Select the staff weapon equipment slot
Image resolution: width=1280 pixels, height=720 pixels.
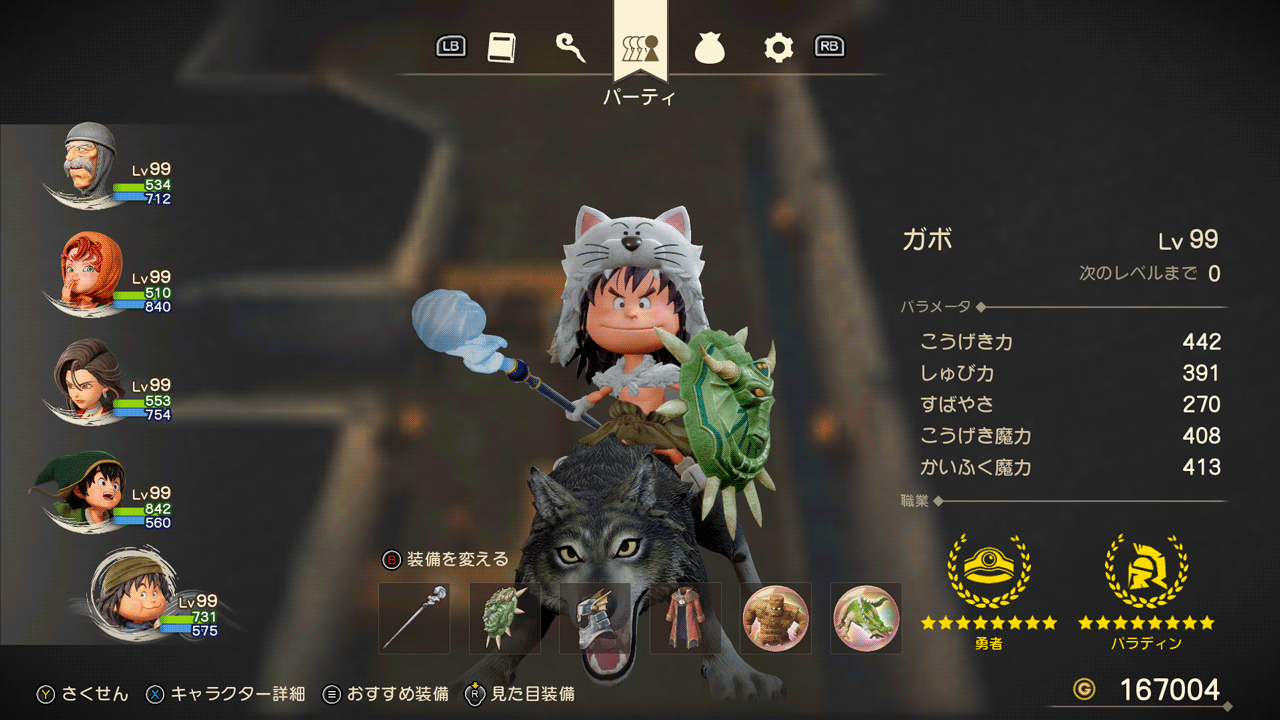(414, 619)
